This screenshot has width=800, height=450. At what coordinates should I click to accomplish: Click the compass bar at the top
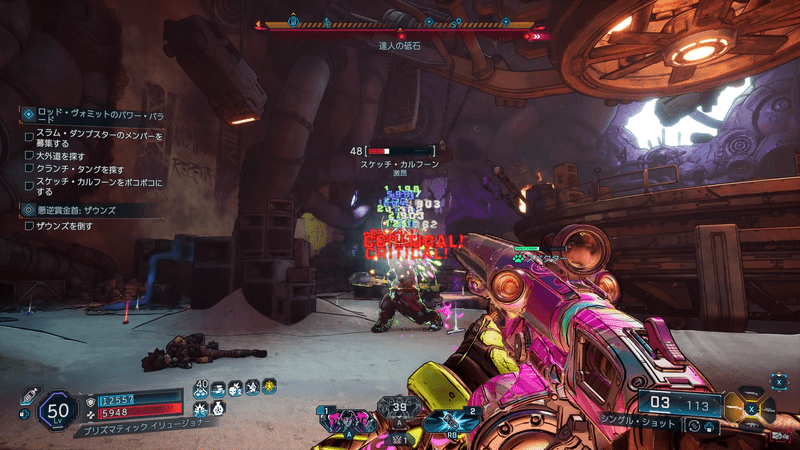(400, 24)
